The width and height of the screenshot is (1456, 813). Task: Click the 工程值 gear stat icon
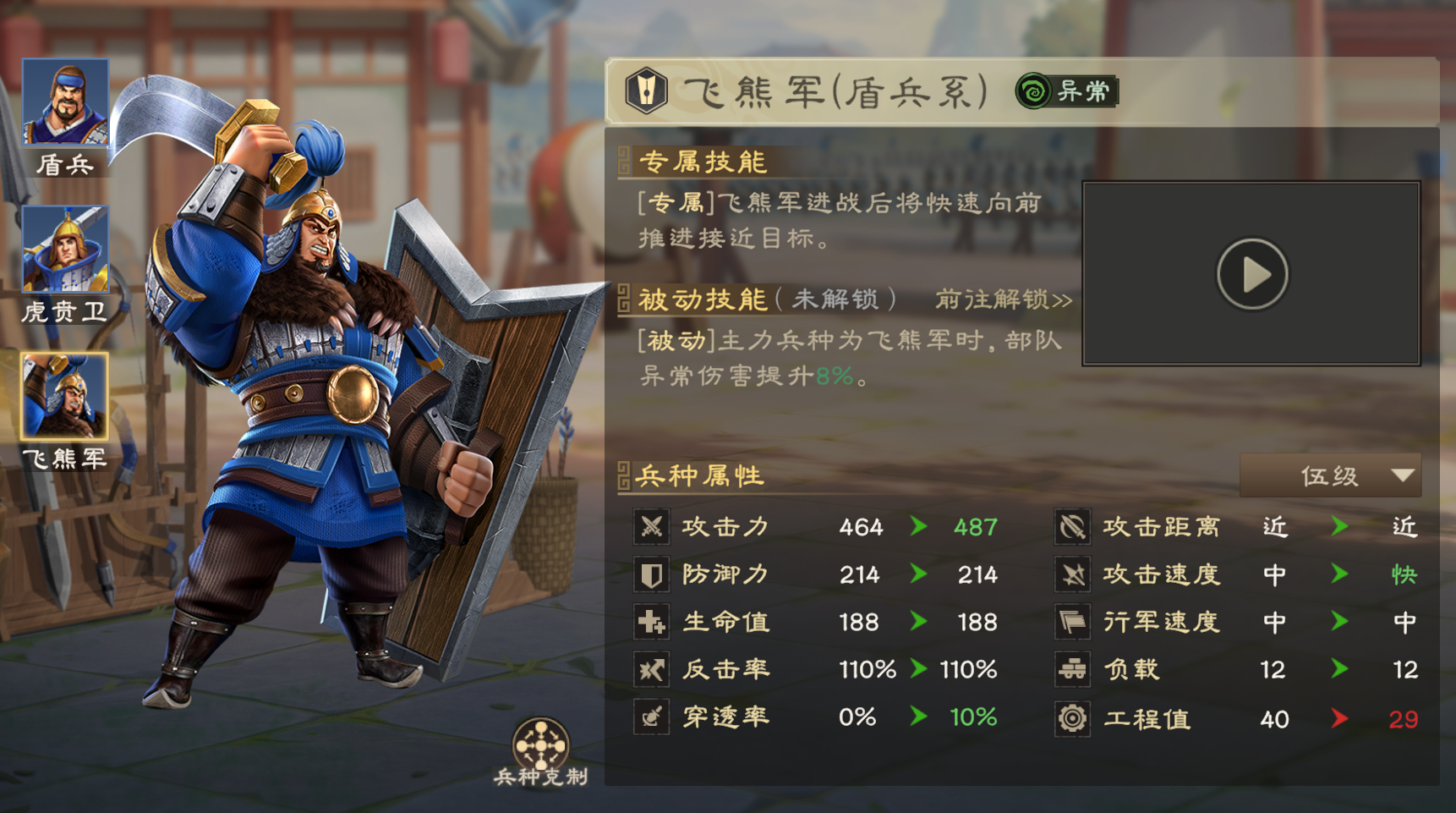[x=1072, y=718]
